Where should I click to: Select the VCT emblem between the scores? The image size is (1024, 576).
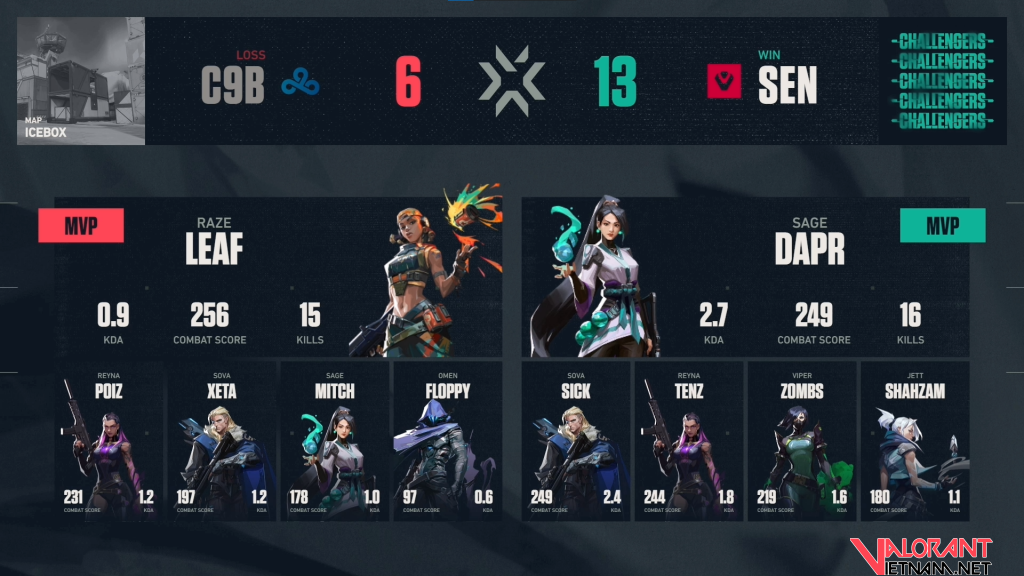click(511, 82)
